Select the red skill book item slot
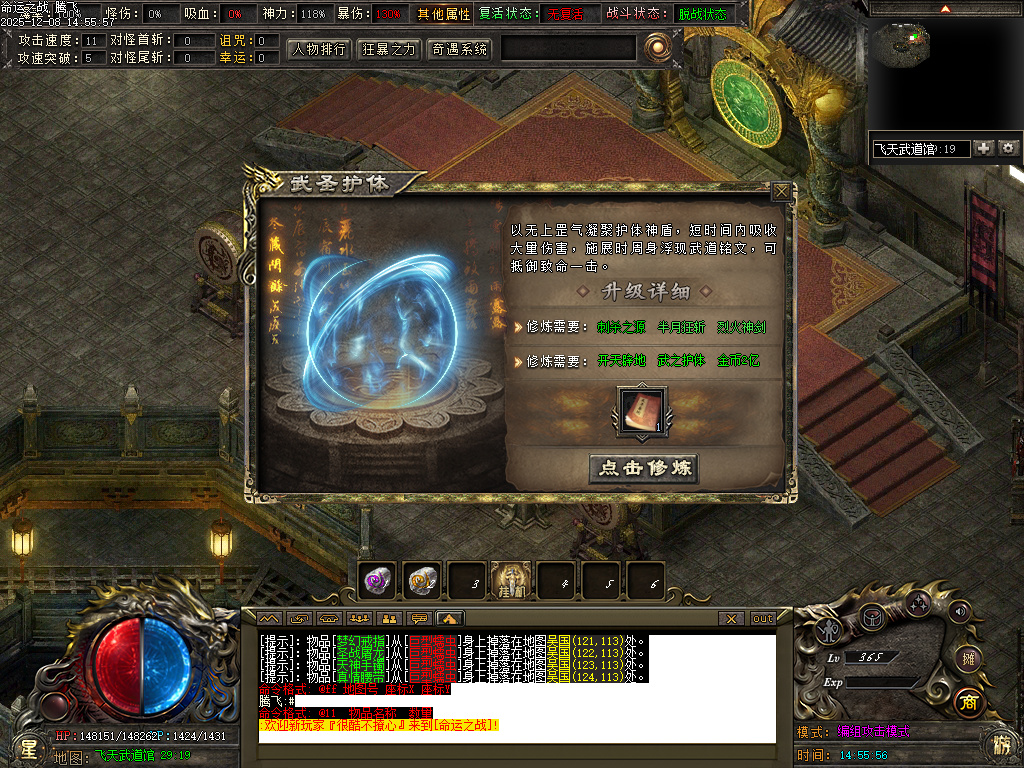This screenshot has width=1024, height=768. tap(643, 411)
